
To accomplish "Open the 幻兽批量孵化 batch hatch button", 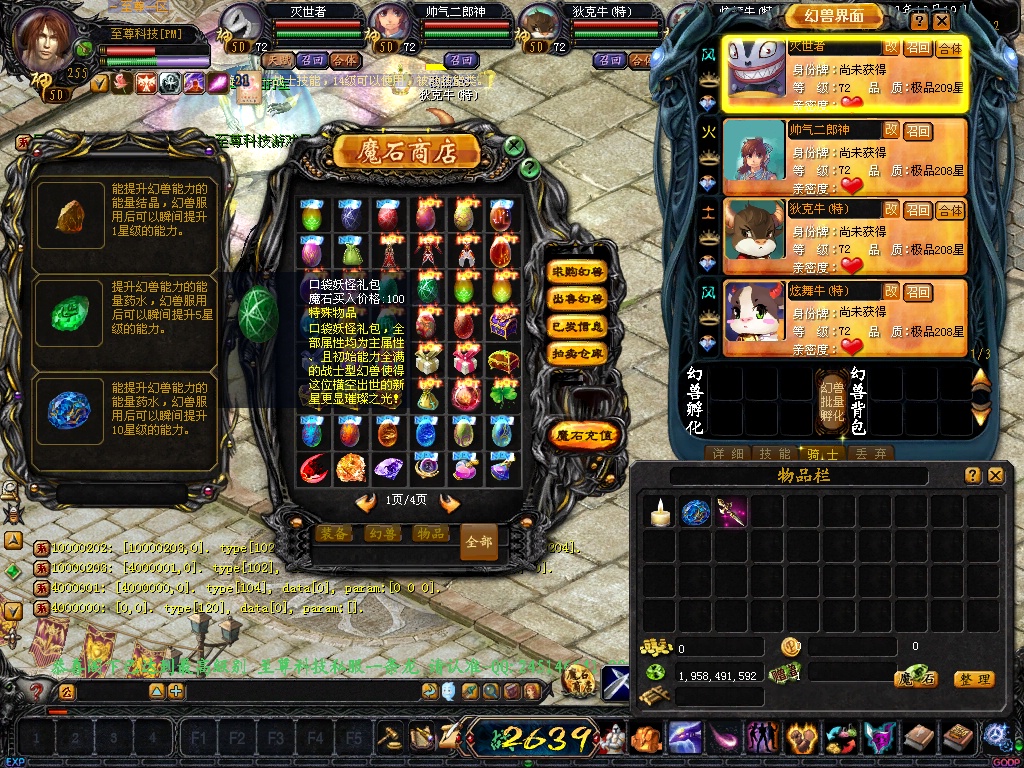I will click(831, 401).
